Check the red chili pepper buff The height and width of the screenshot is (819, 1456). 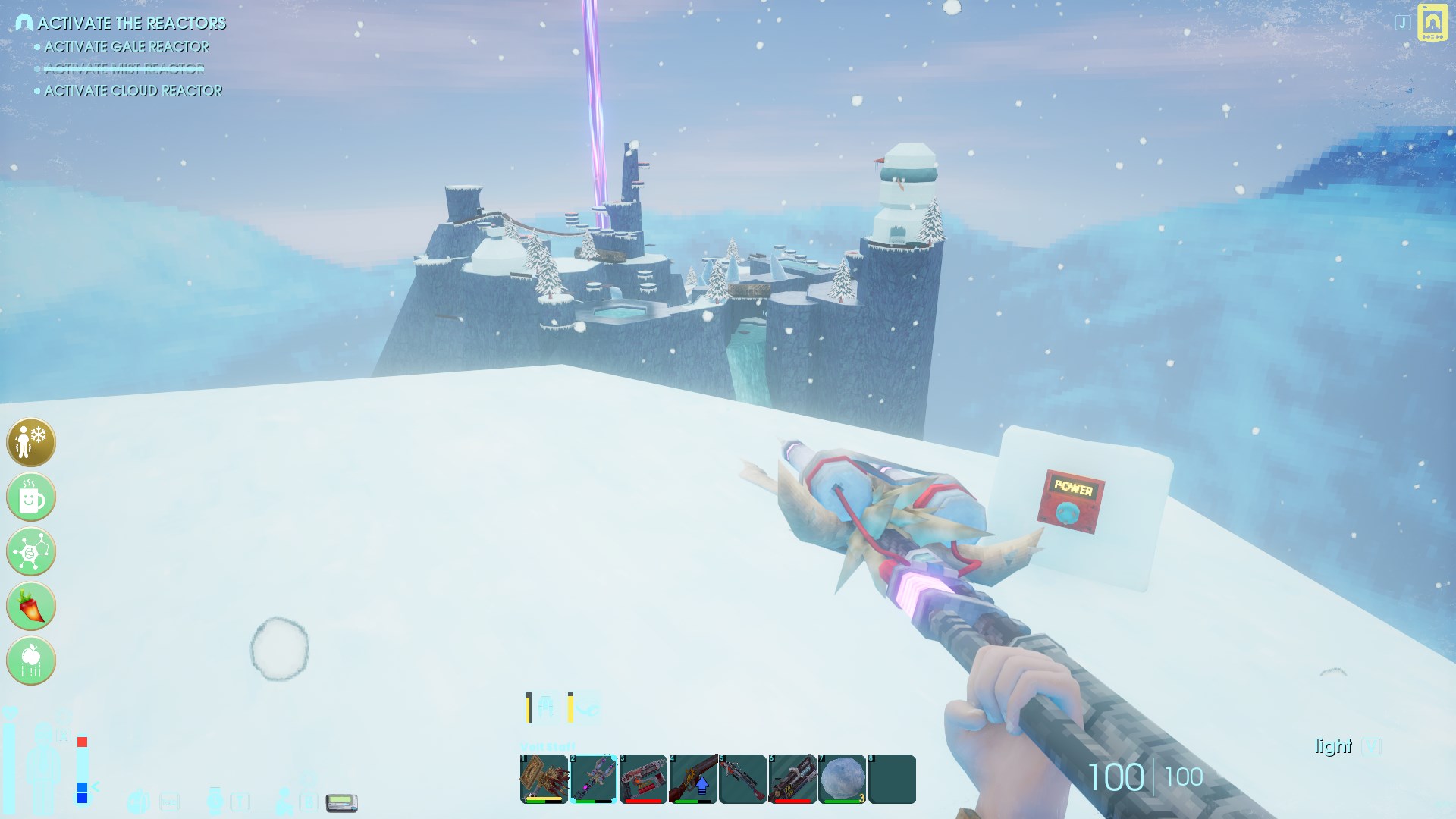pyautogui.click(x=31, y=606)
